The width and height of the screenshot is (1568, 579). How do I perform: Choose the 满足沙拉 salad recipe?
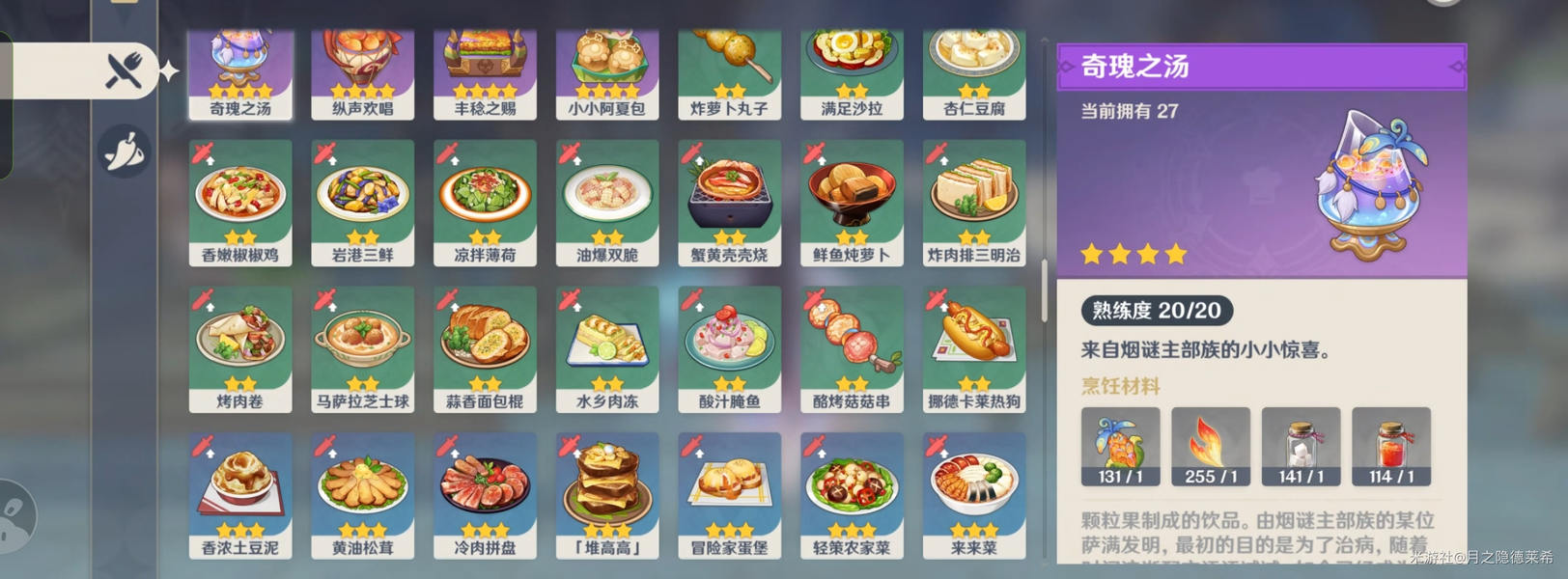click(852, 74)
